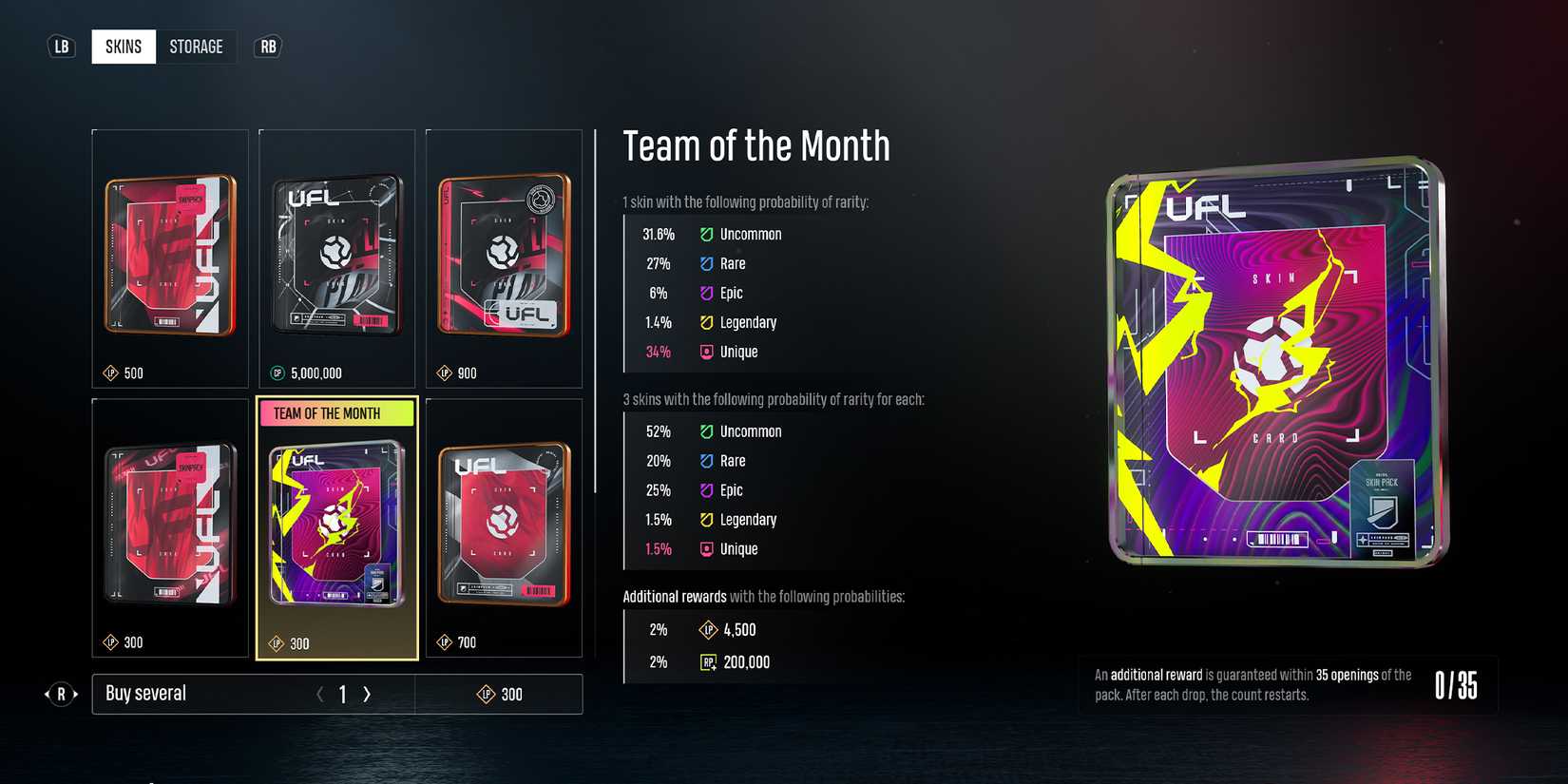Switch to the SKINS tab

point(123,46)
